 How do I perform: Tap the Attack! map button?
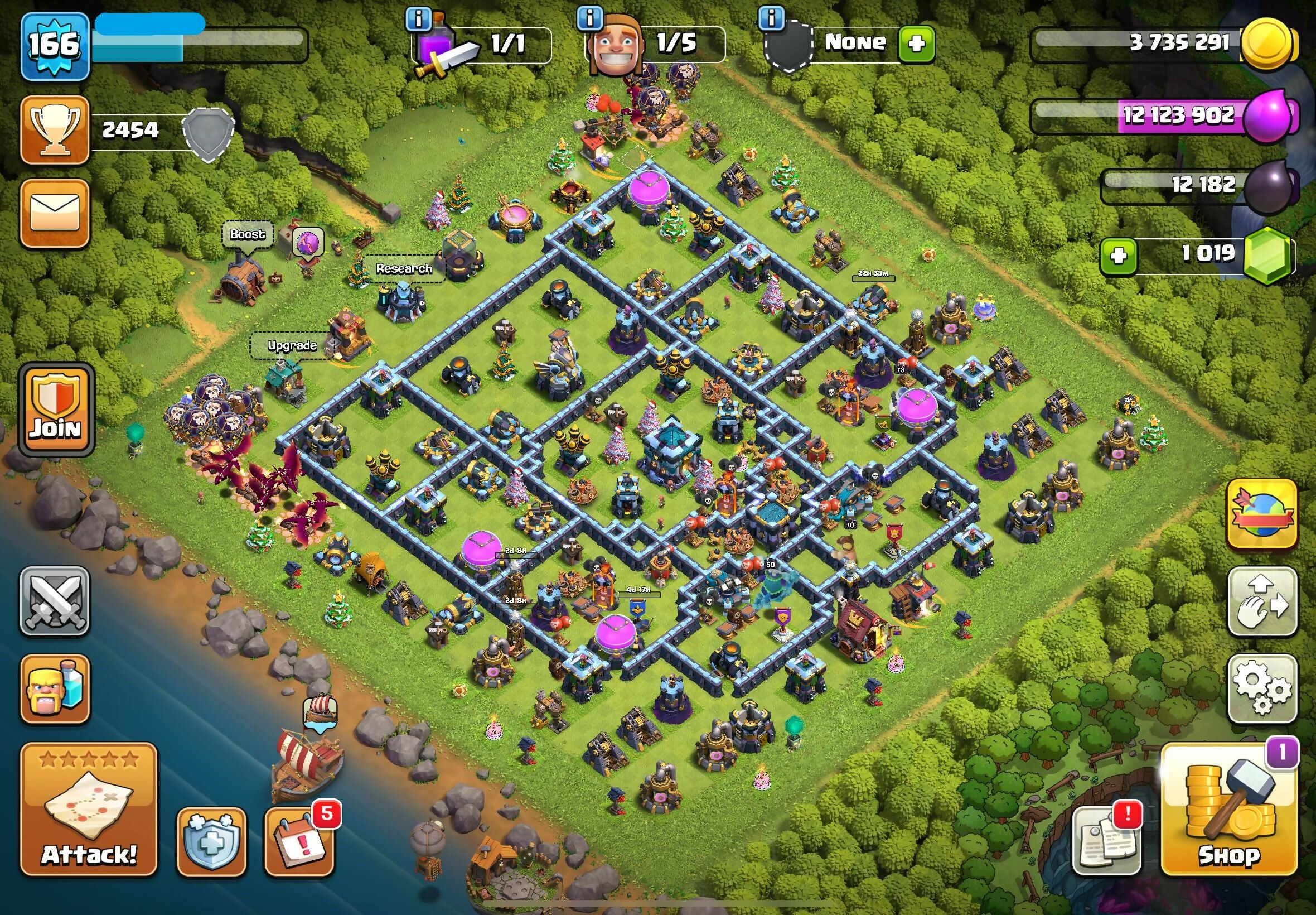pyautogui.click(x=89, y=810)
